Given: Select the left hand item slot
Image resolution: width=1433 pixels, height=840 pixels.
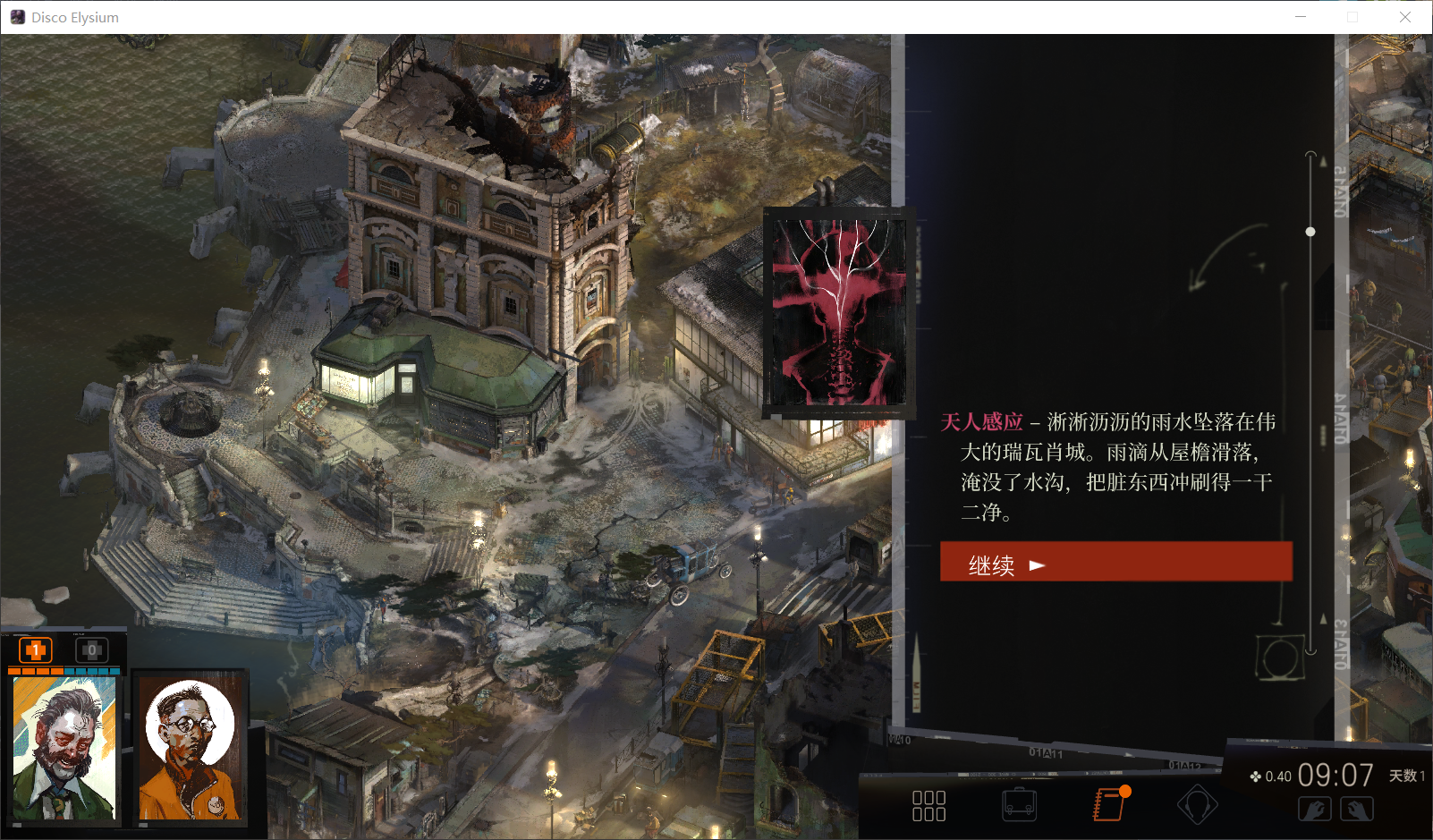Looking at the screenshot, I should pyautogui.click(x=1314, y=810).
